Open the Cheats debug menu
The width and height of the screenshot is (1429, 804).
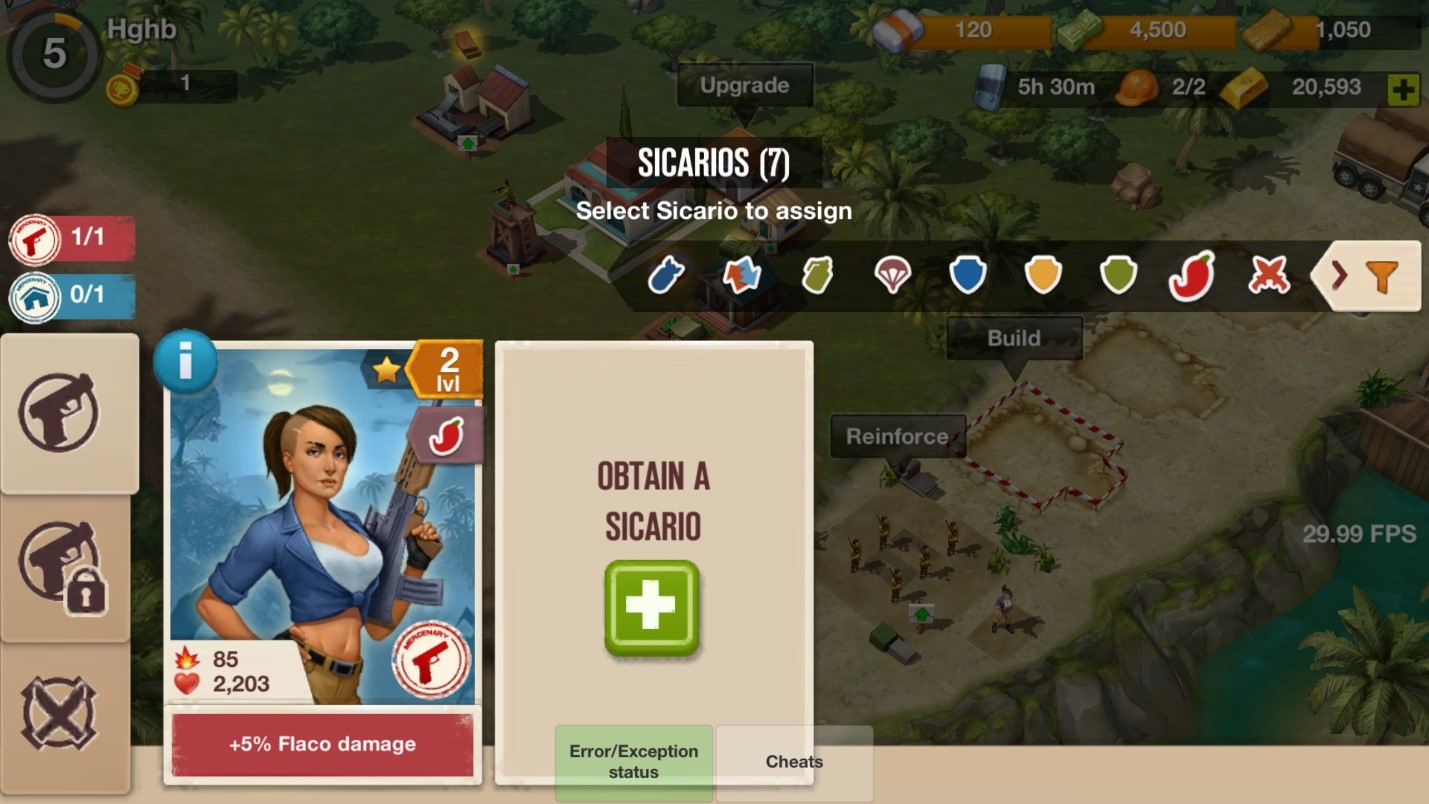(794, 762)
